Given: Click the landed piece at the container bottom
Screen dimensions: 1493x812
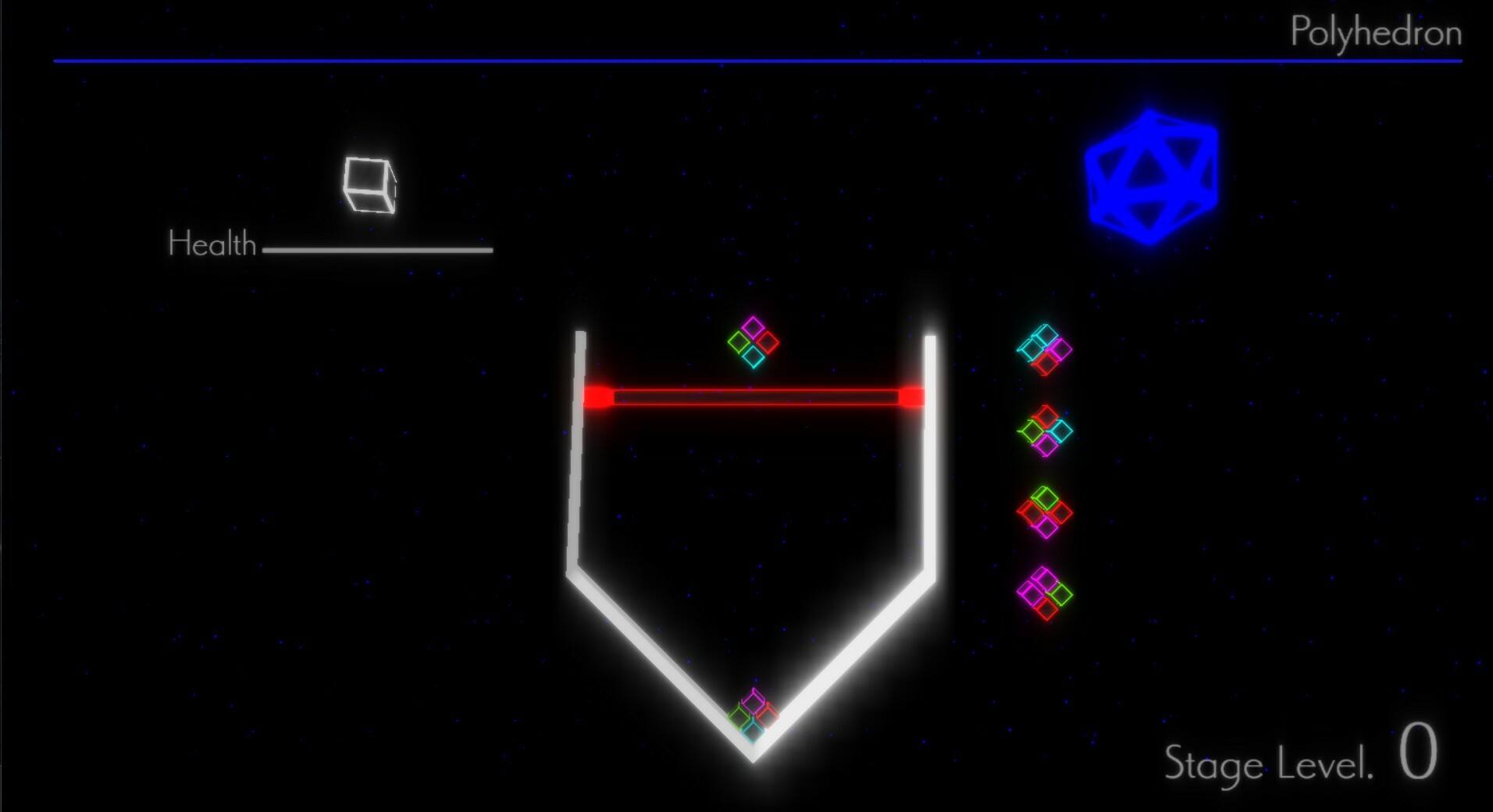Looking at the screenshot, I should coord(752,714).
